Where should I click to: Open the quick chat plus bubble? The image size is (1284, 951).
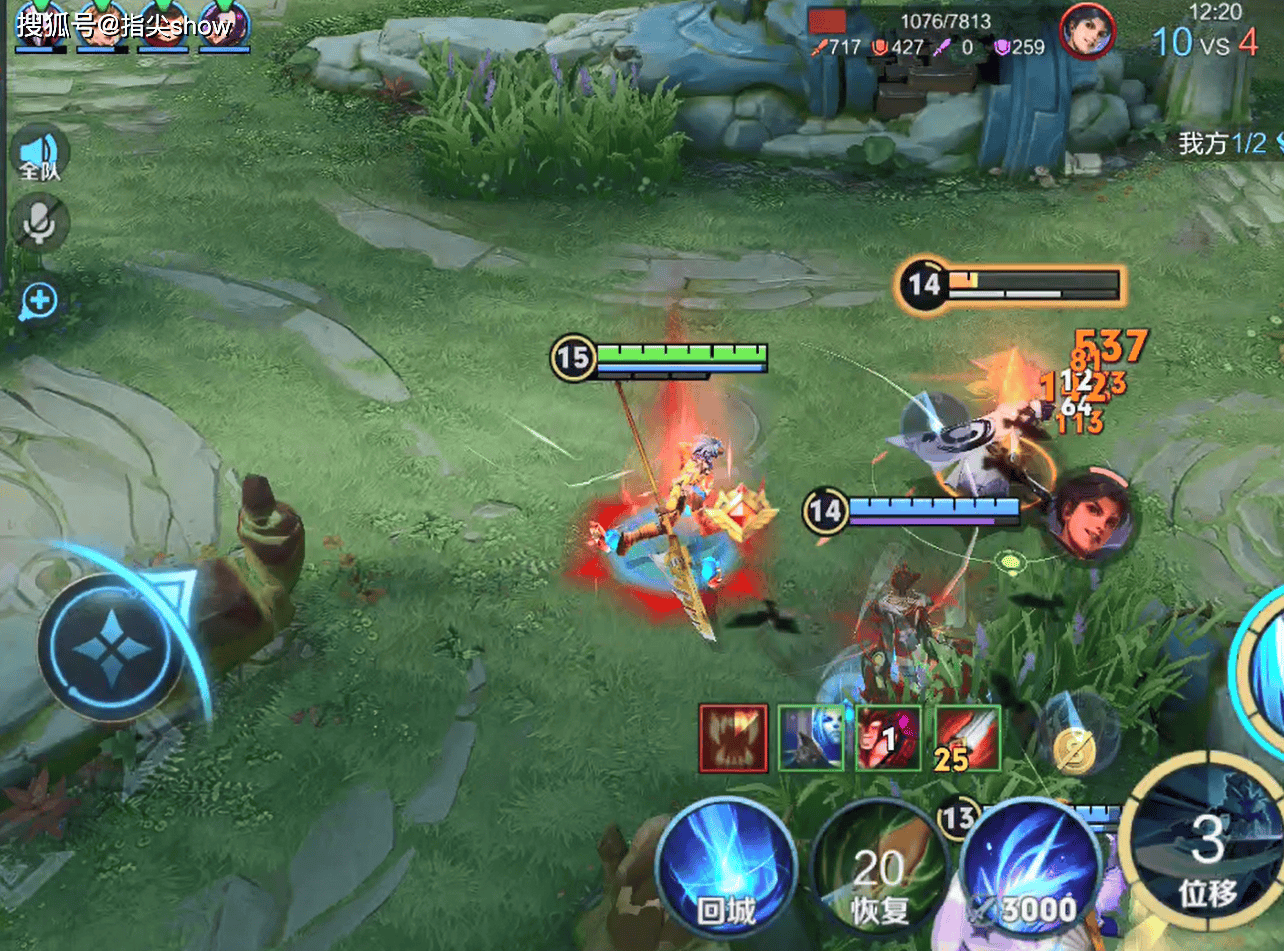(40, 300)
